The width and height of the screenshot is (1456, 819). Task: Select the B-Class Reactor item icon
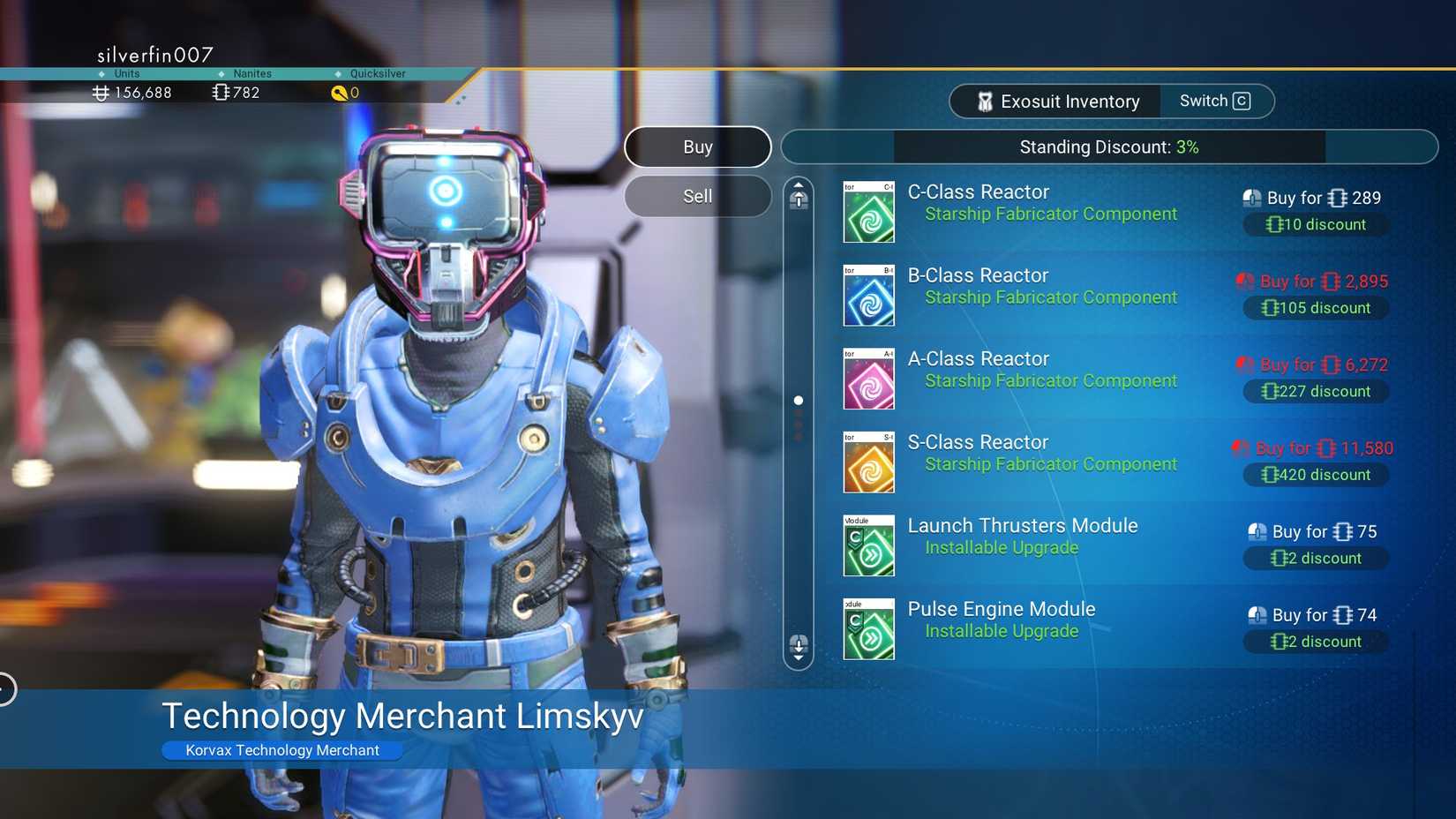[868, 296]
